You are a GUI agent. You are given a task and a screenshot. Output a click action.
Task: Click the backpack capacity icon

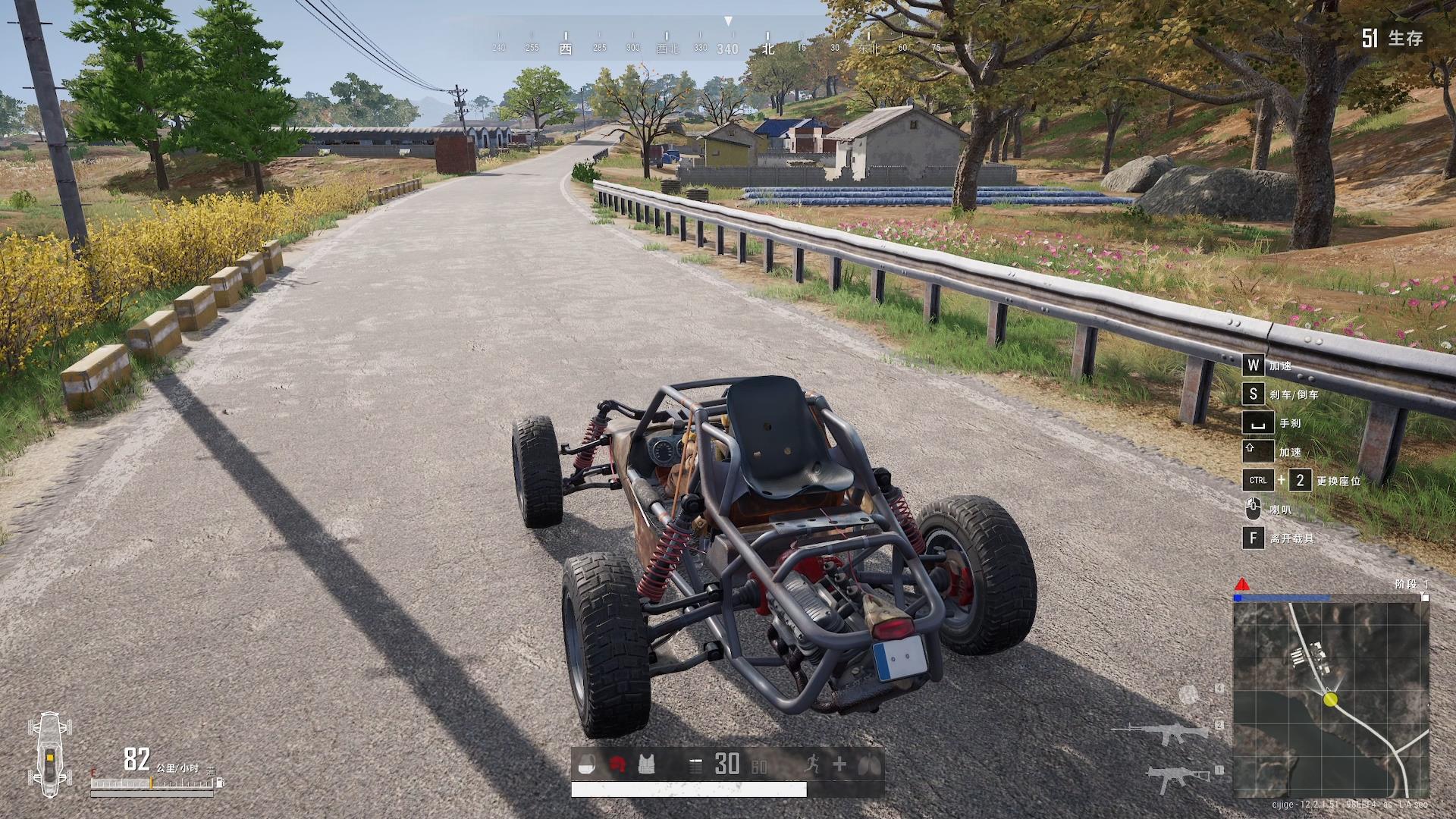tap(586, 765)
